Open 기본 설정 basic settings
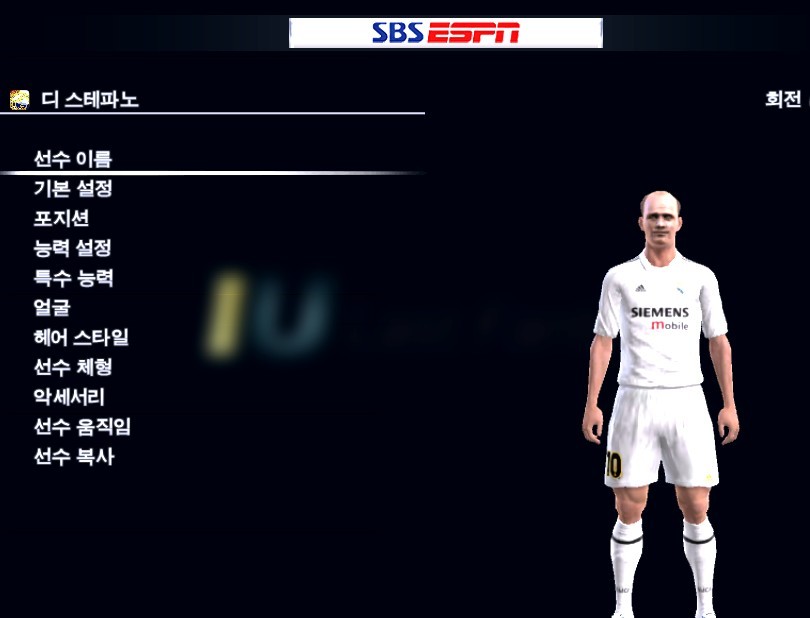Screen dimensions: 810x618 point(72,188)
